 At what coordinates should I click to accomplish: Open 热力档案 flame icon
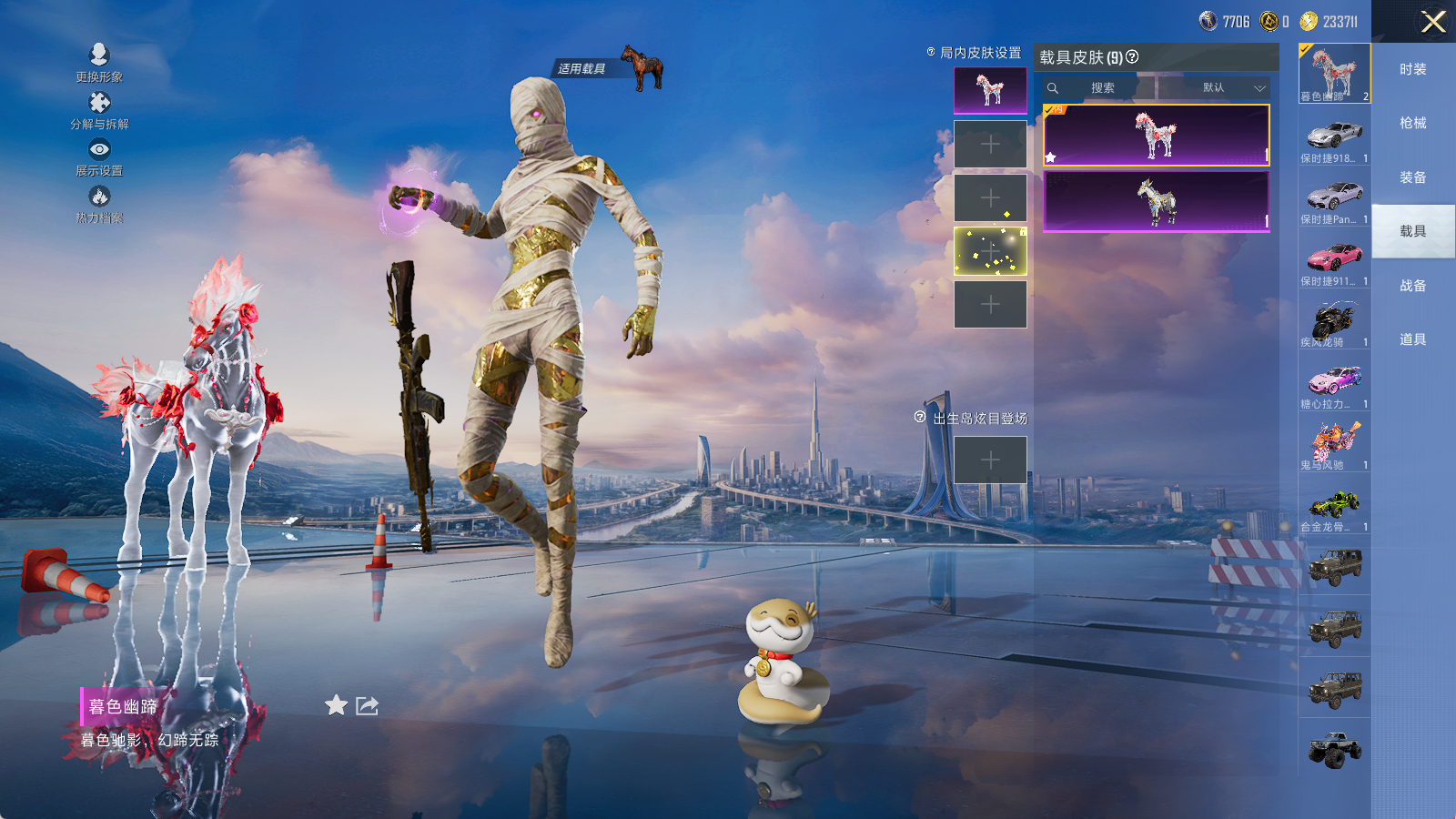tap(99, 197)
